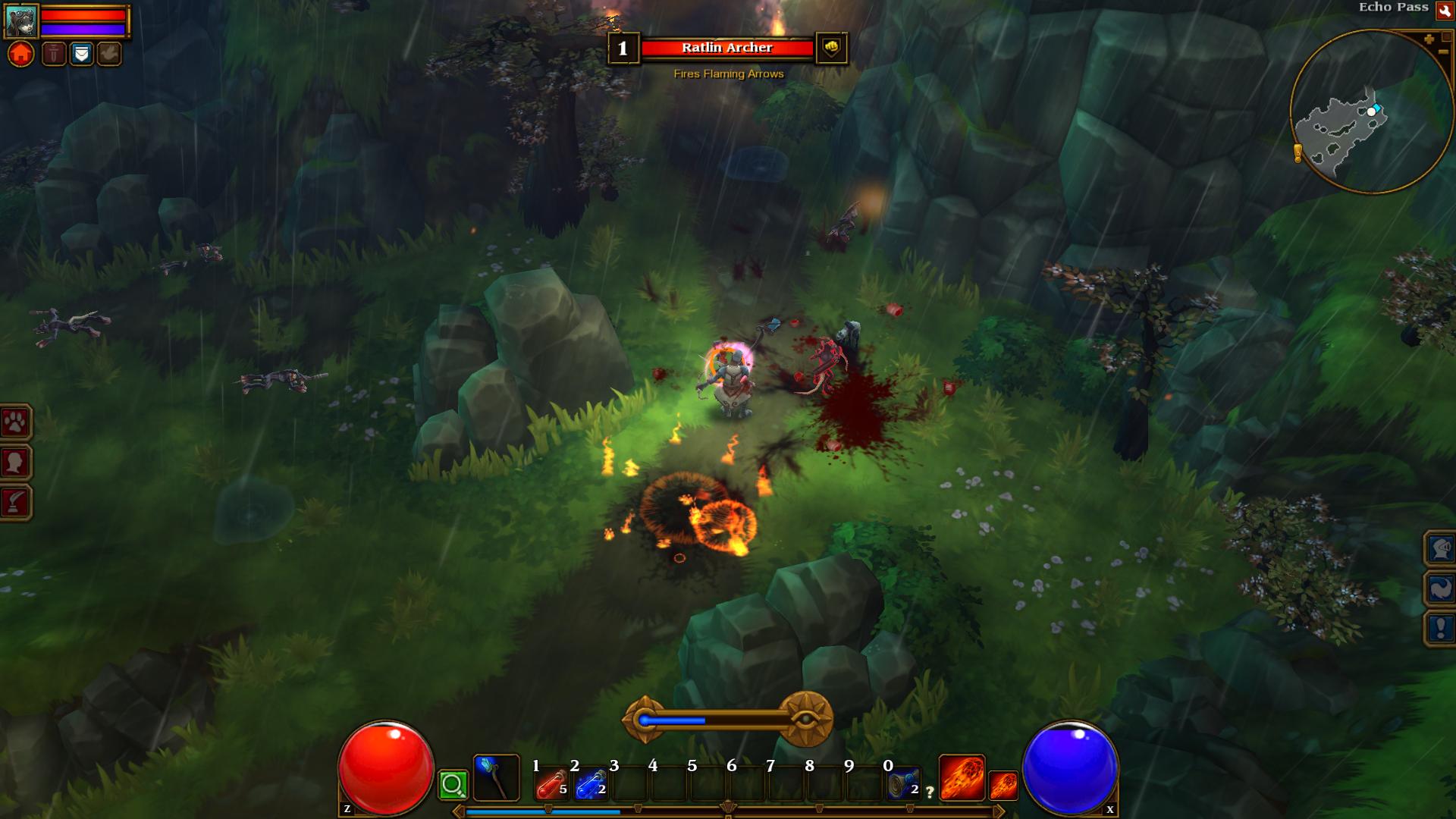Open the exclamation mark quest panel

(x=1440, y=629)
